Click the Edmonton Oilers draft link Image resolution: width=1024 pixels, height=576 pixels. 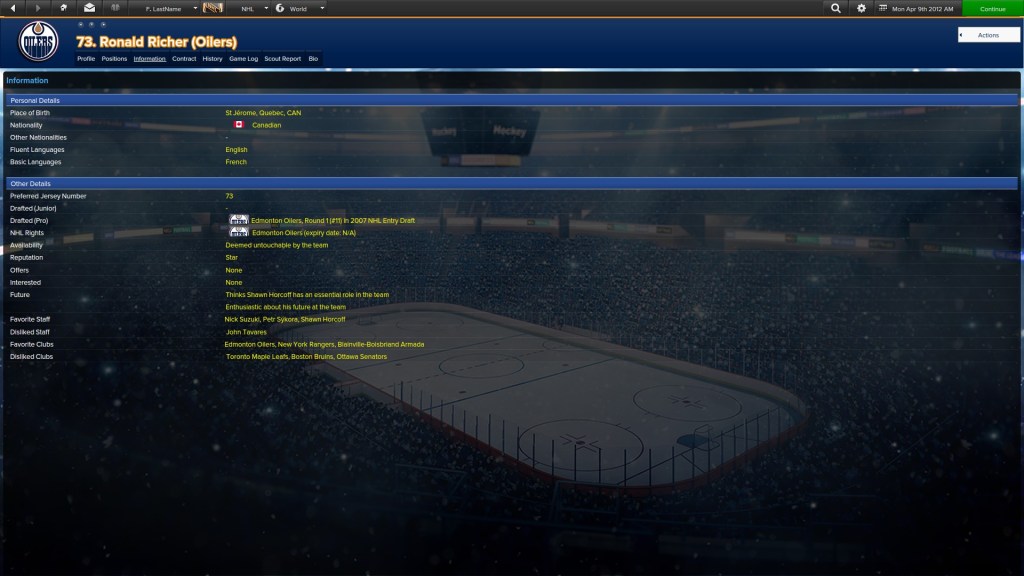pos(333,221)
